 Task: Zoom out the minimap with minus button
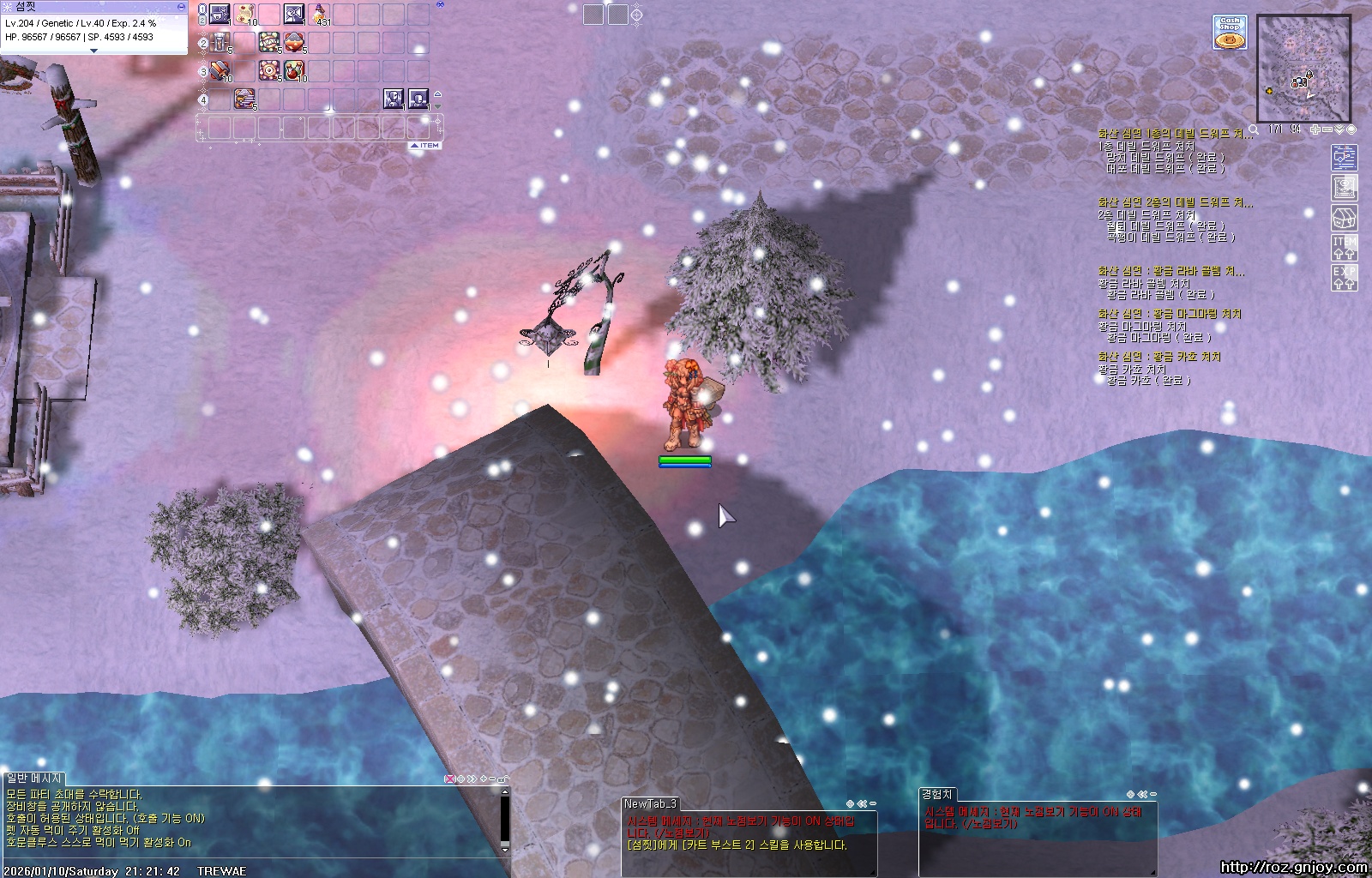(1327, 129)
